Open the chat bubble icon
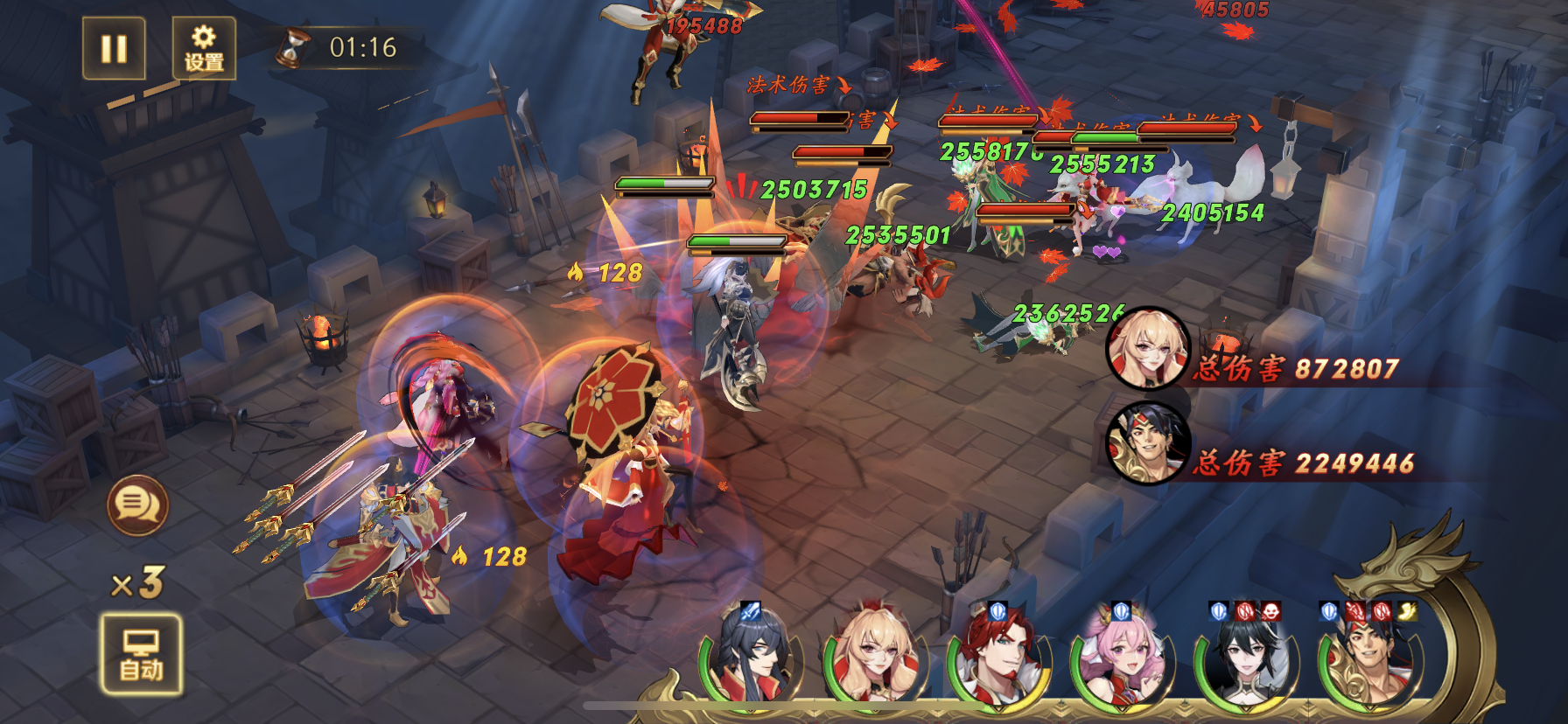Viewport: 1568px width, 724px height. (x=137, y=505)
